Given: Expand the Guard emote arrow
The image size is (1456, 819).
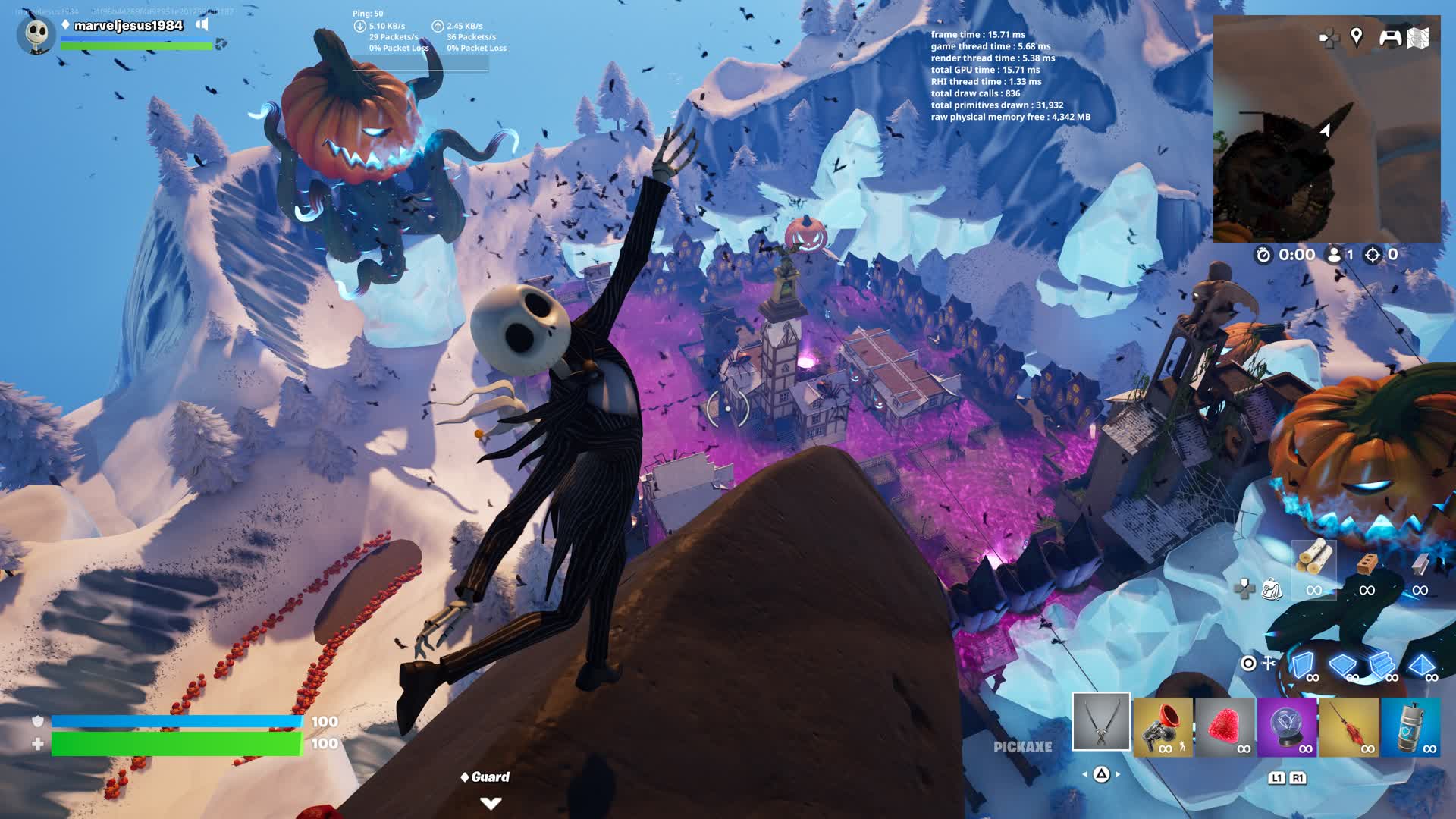Looking at the screenshot, I should 491,803.
